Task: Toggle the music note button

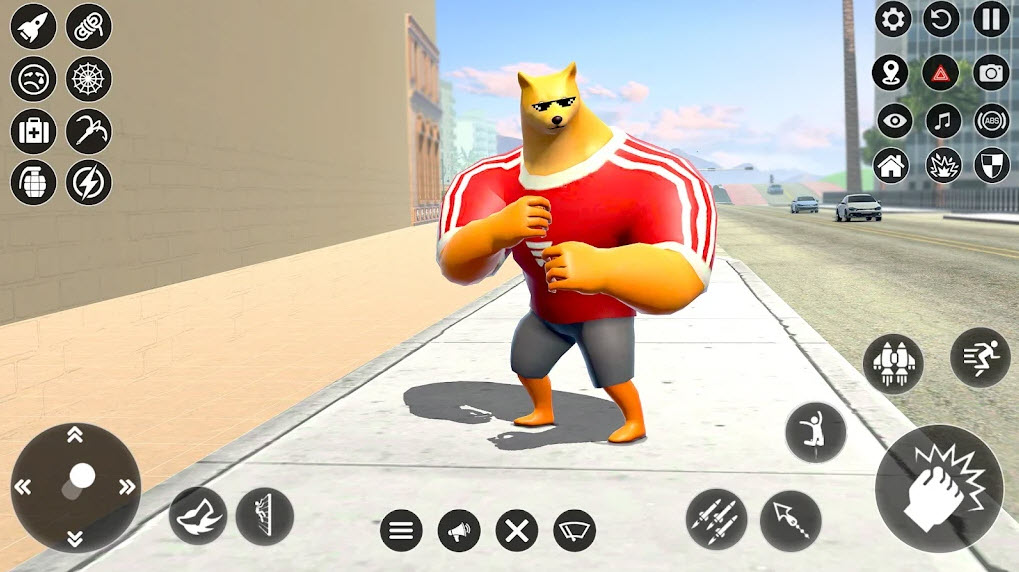Action: [941, 120]
